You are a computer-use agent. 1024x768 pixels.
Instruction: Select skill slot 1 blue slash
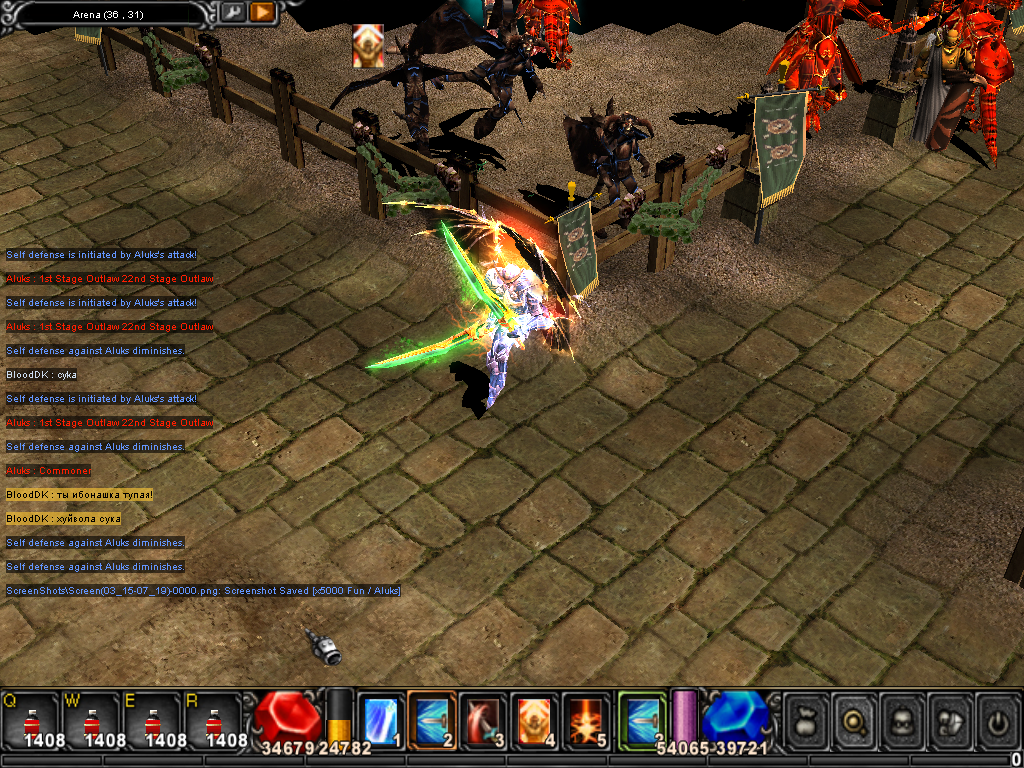click(380, 718)
